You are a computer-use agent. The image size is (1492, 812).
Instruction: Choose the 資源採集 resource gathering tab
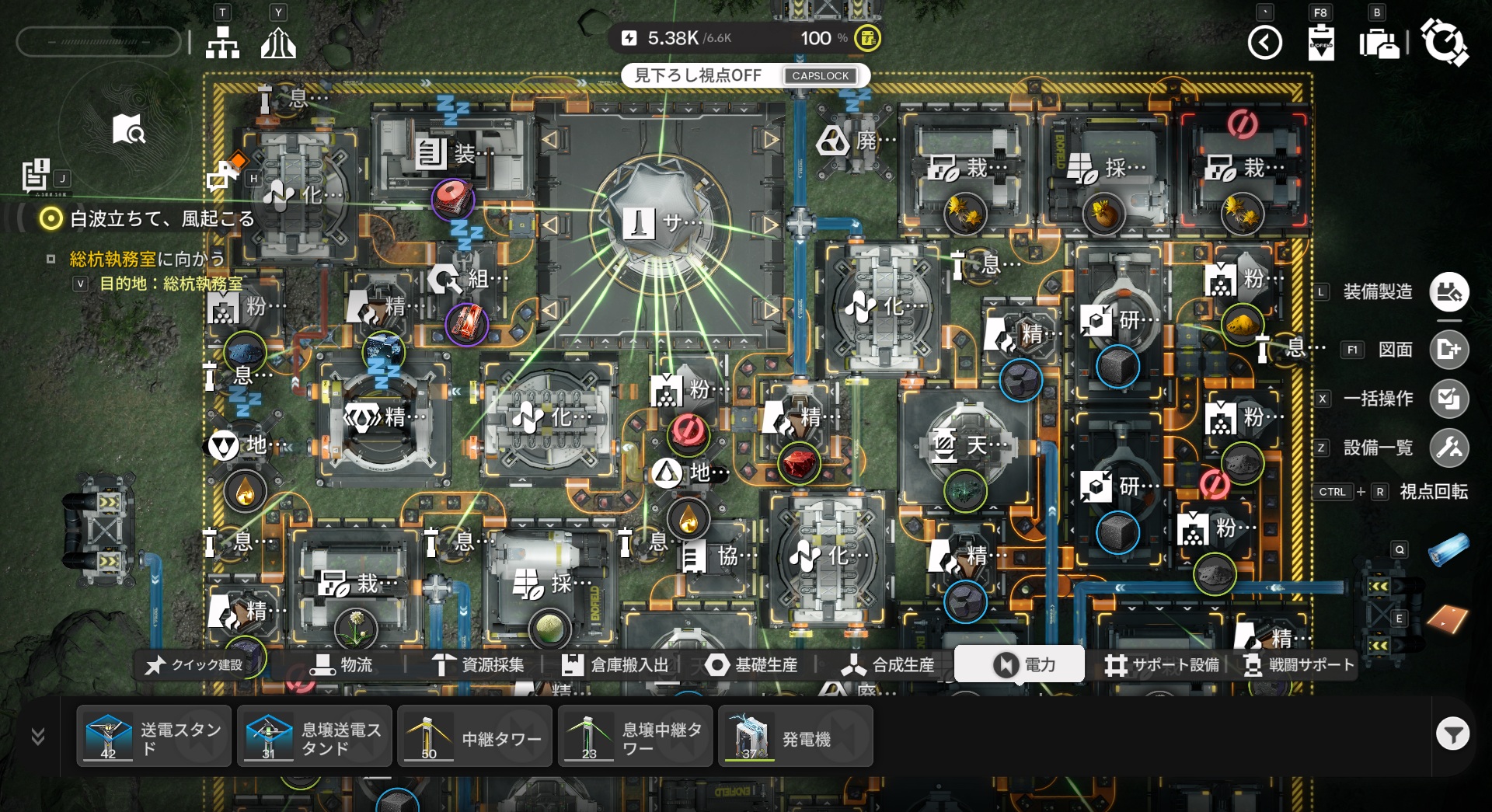click(x=479, y=665)
